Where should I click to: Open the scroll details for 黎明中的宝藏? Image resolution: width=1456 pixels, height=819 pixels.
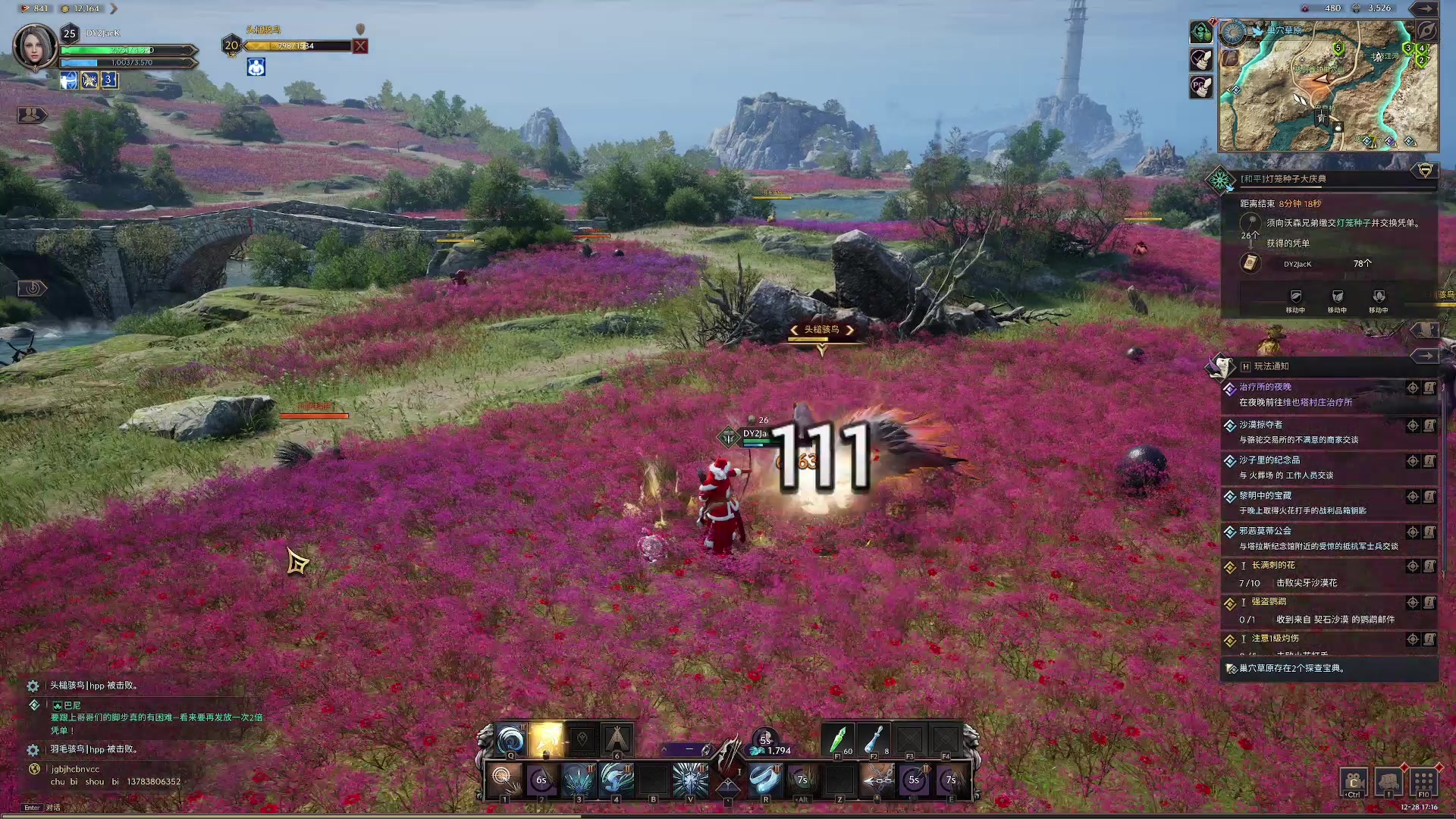[1429, 497]
